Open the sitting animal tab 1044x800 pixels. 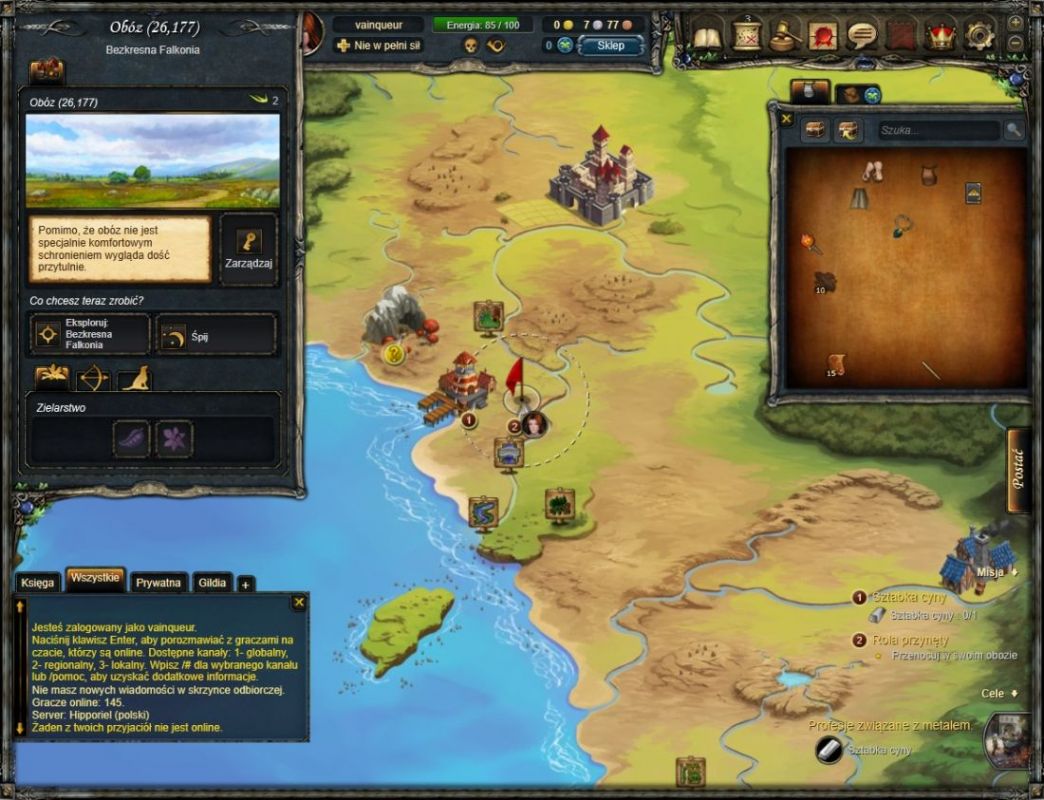click(x=134, y=378)
